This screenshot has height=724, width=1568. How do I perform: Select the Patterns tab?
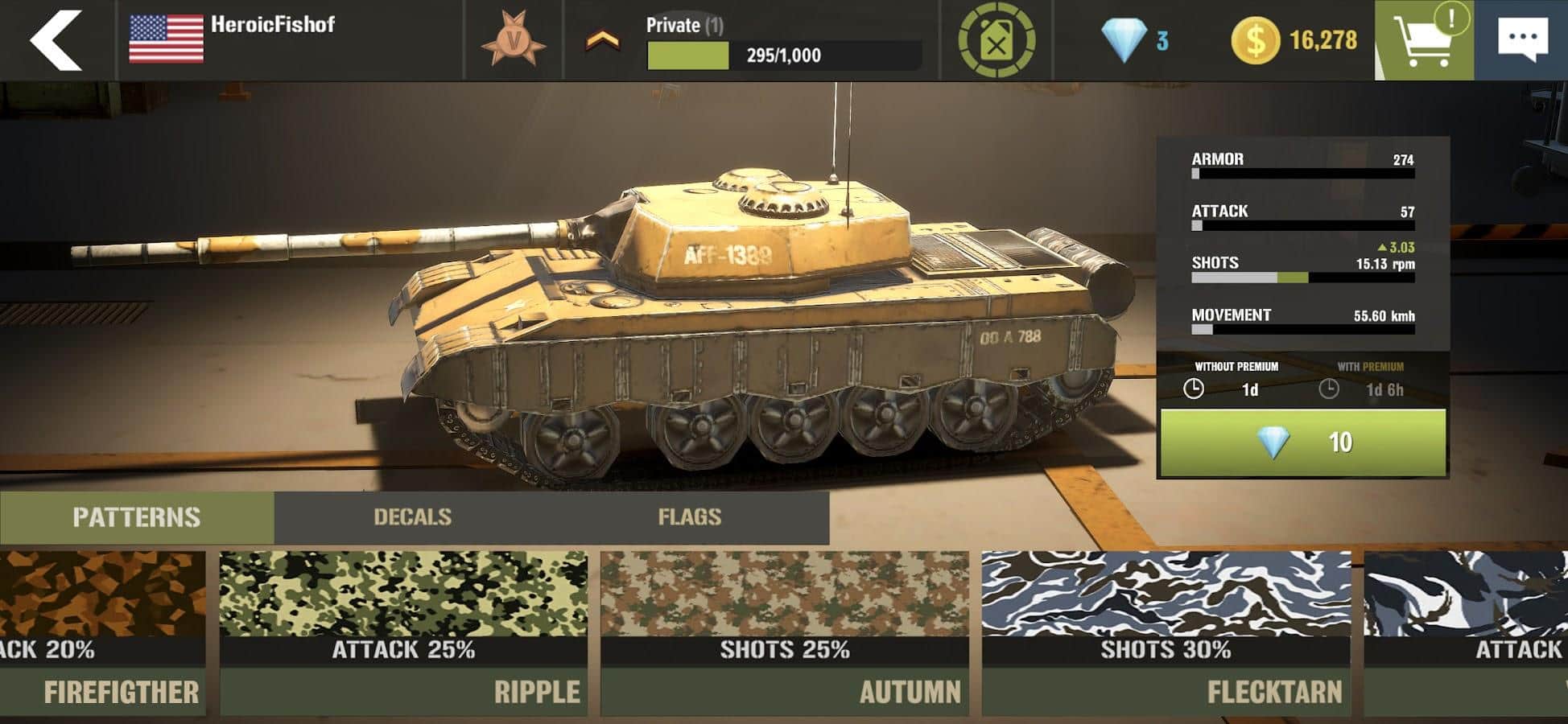click(x=136, y=517)
